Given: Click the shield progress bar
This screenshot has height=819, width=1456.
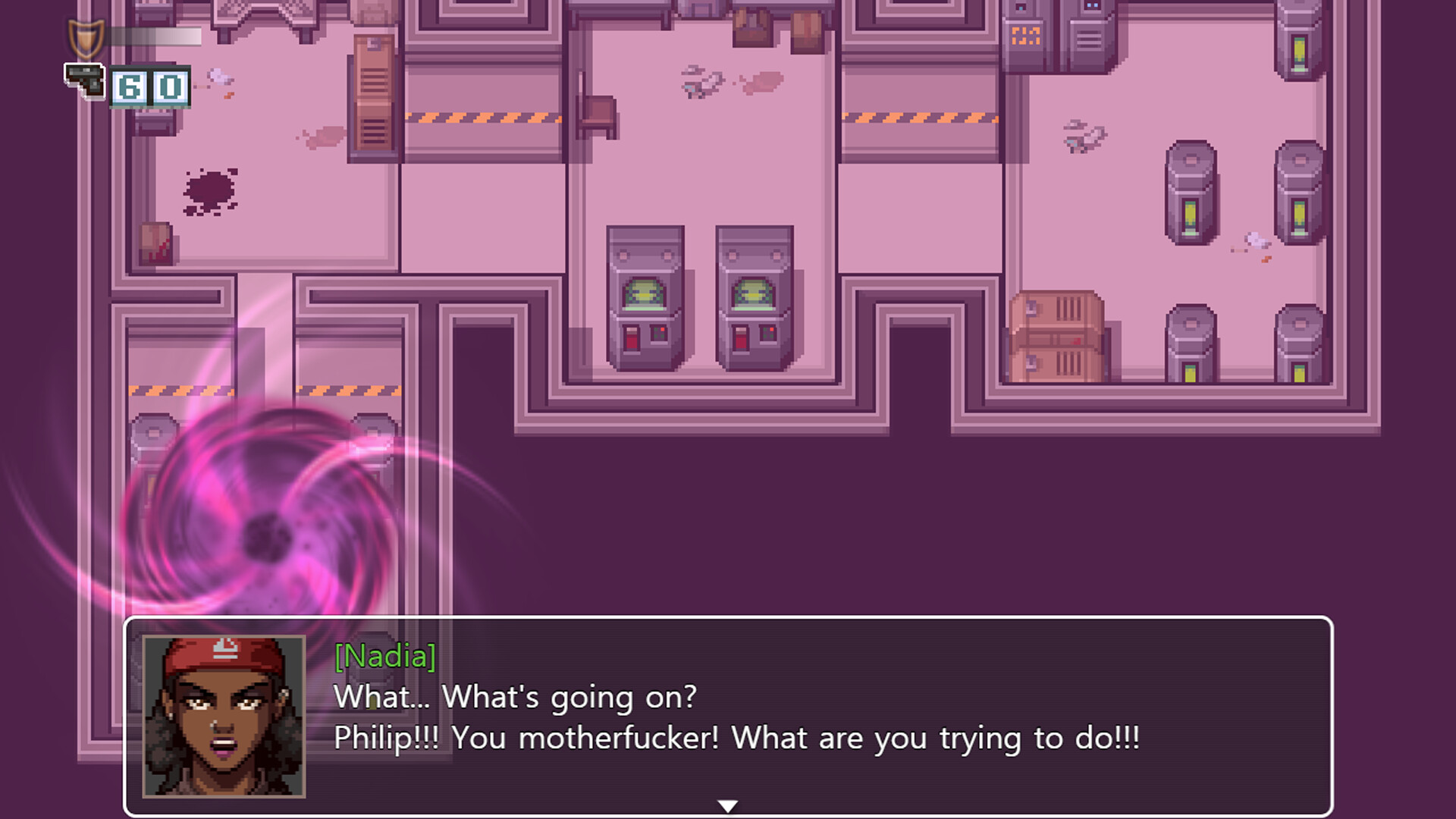Looking at the screenshot, I should [x=155, y=36].
